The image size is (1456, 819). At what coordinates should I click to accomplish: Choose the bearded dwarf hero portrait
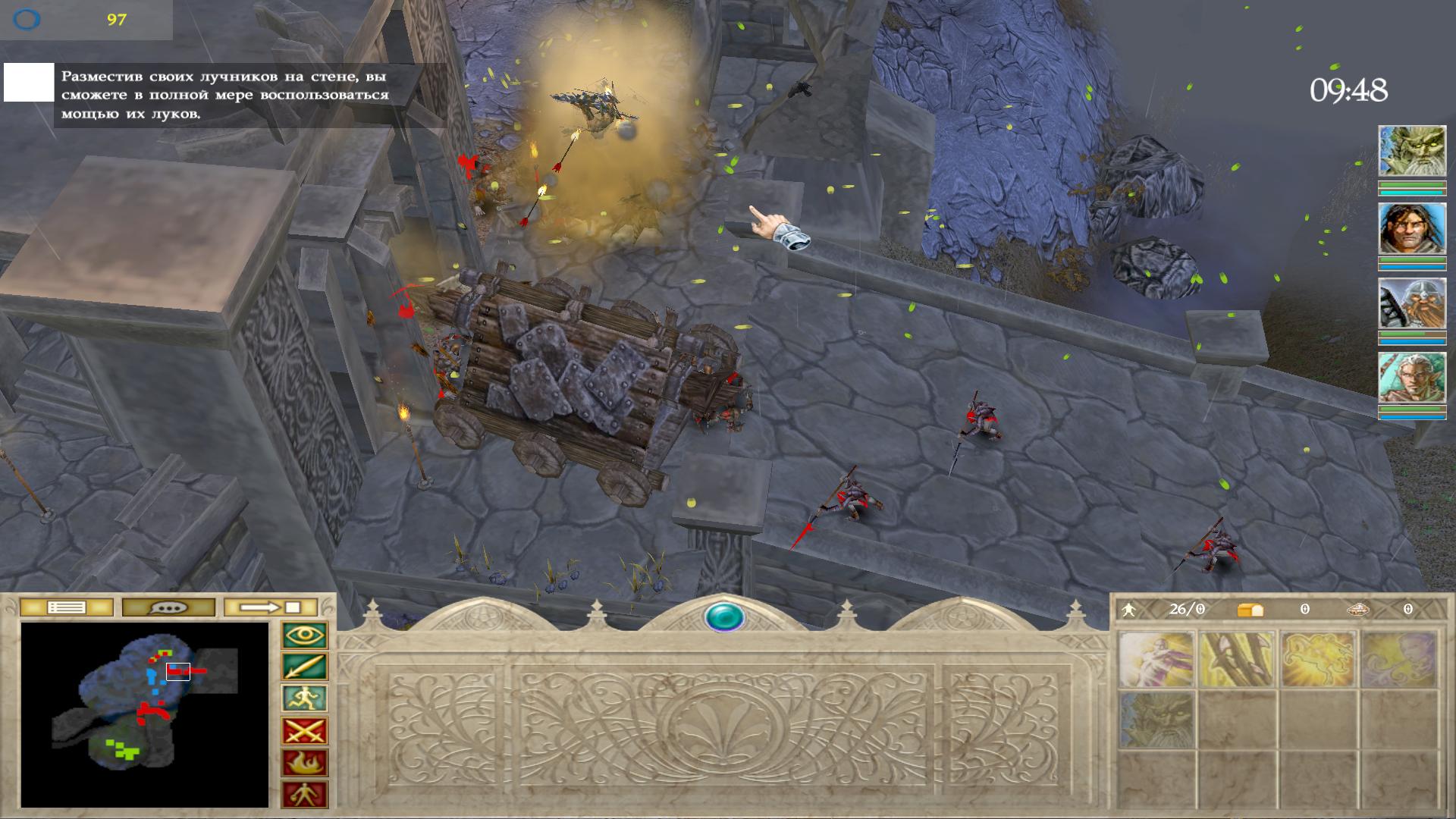click(x=1411, y=303)
